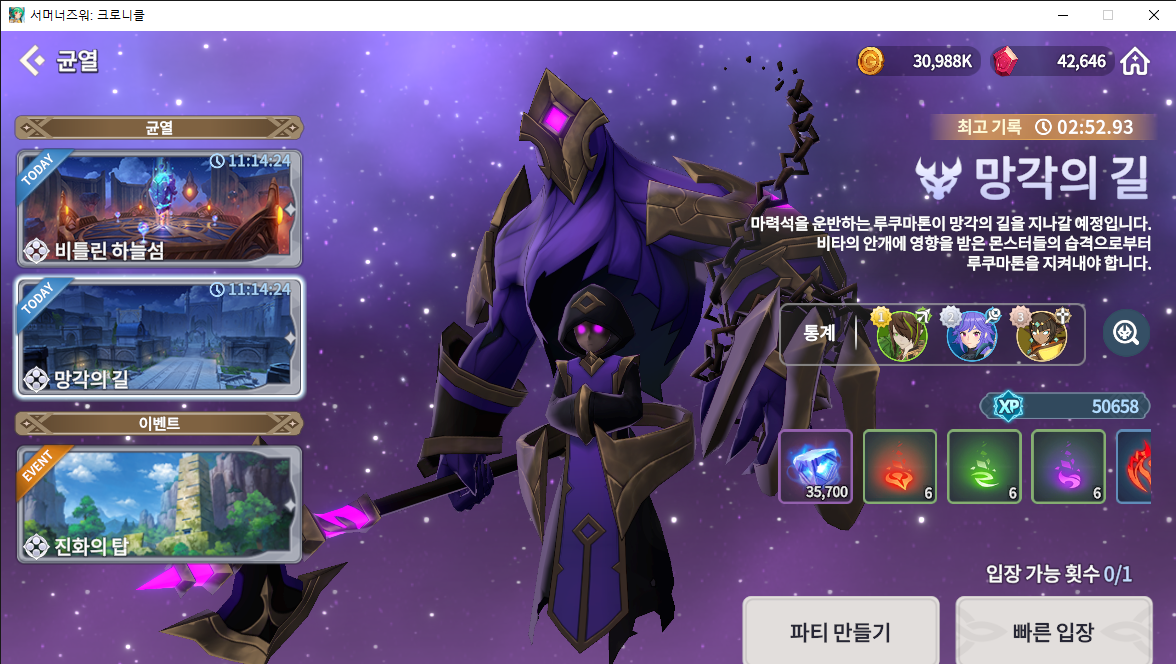
Task: Inspect the purple dark essence reward
Action: tap(1068, 466)
